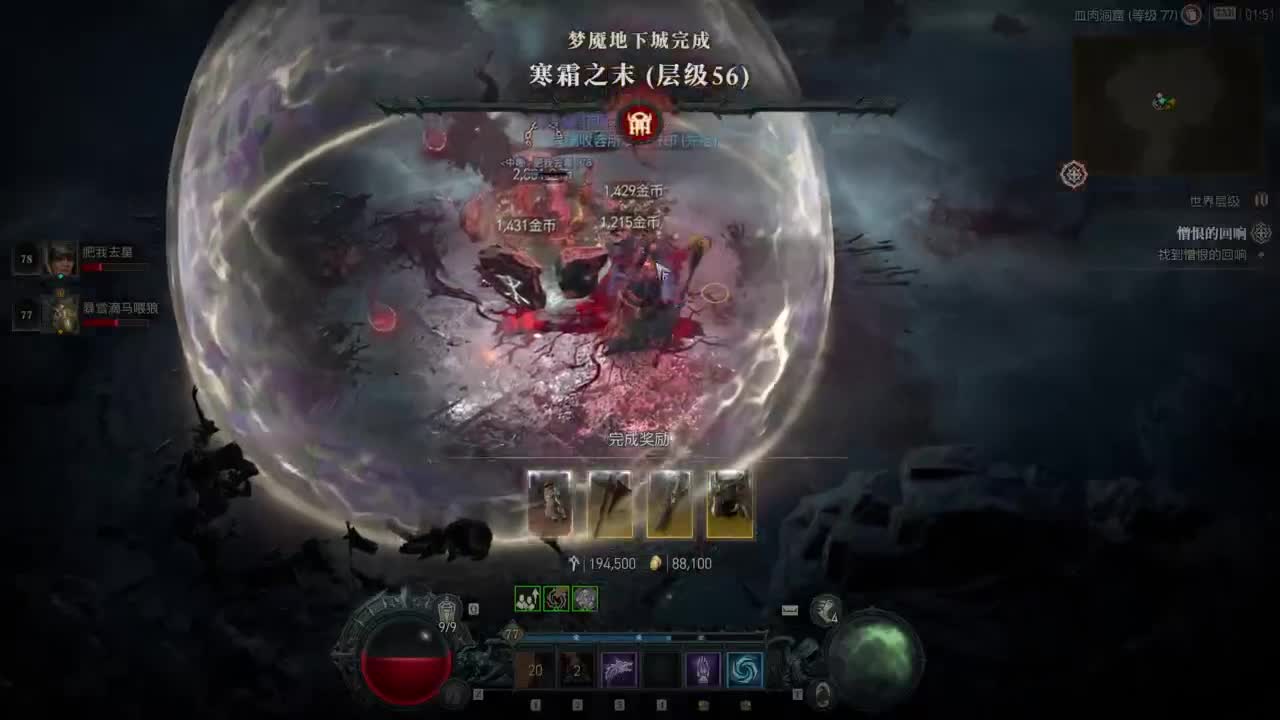Click the purple lantern skill icon
Screen dimensions: 1280x720
click(x=703, y=670)
